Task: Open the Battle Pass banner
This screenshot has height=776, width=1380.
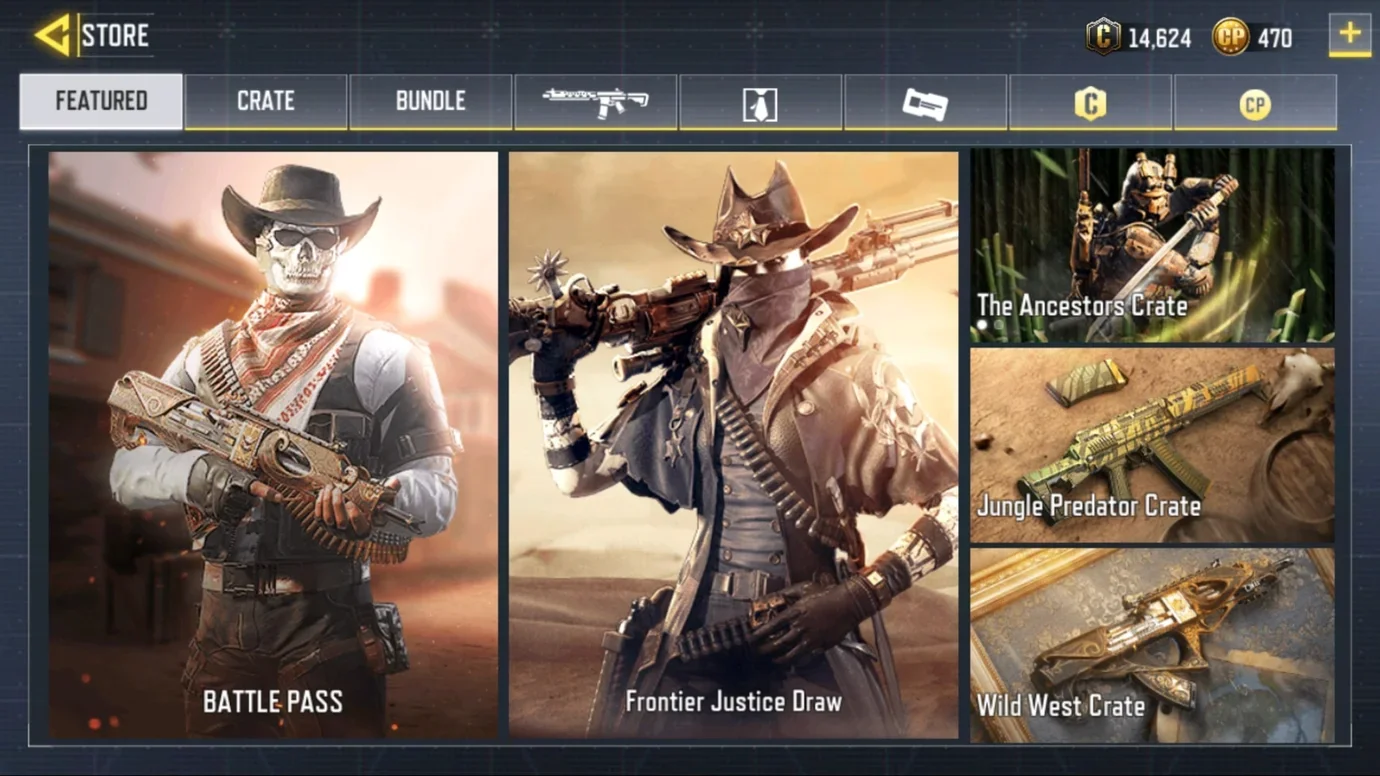Action: coord(273,445)
